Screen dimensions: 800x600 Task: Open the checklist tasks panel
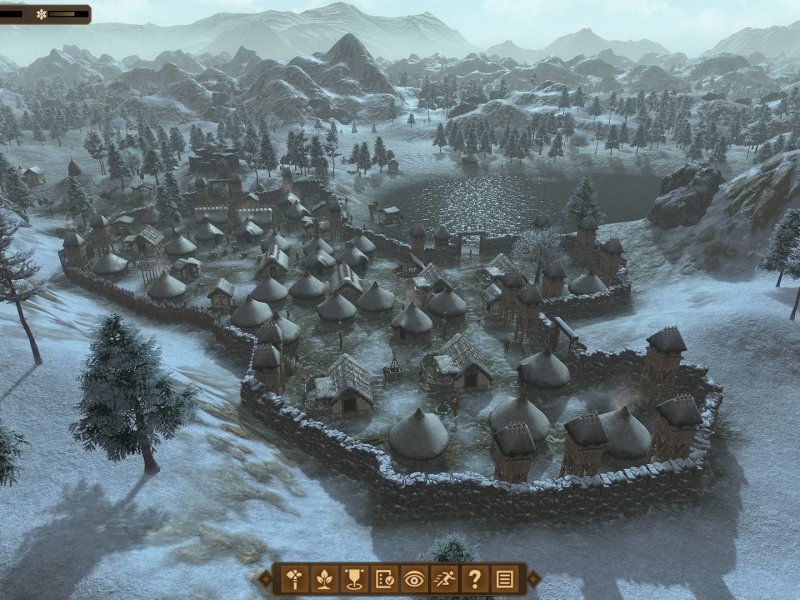pos(384,578)
